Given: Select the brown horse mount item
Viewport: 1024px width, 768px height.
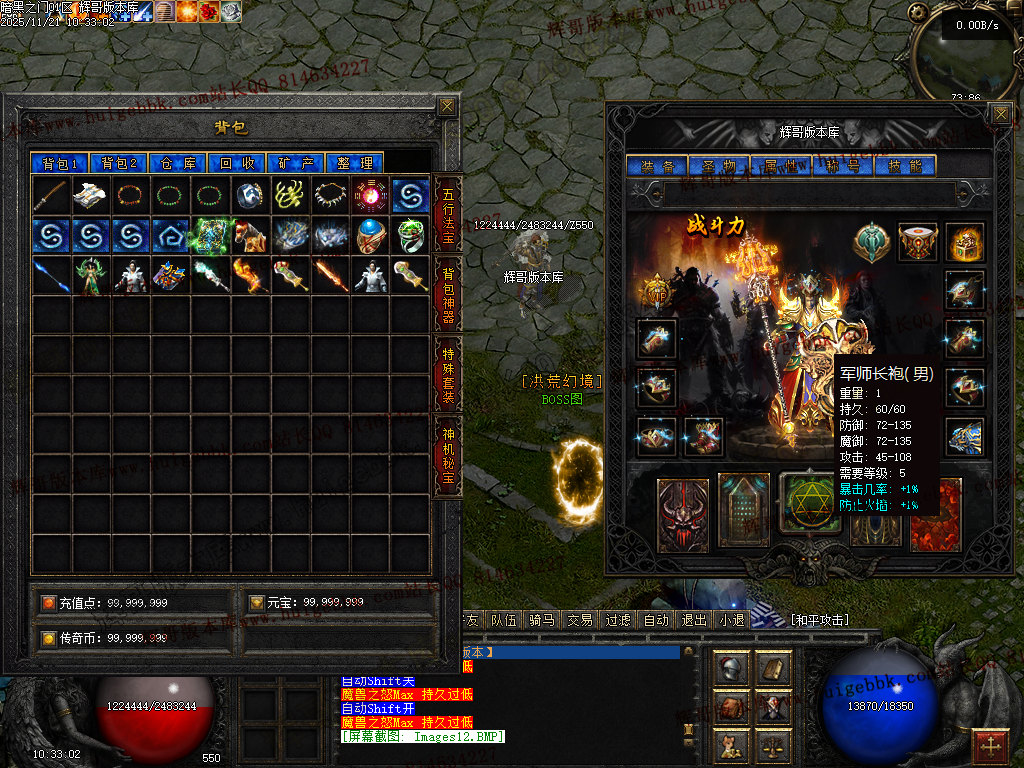Looking at the screenshot, I should click(251, 236).
